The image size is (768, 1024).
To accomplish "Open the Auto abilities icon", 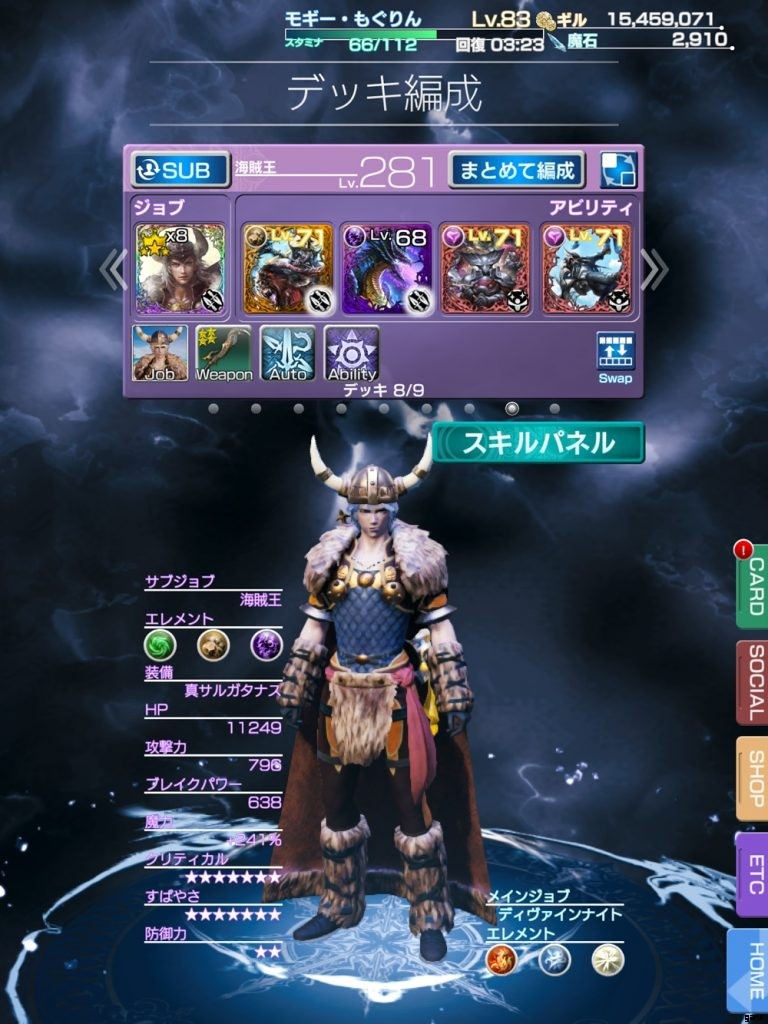I will tap(288, 354).
